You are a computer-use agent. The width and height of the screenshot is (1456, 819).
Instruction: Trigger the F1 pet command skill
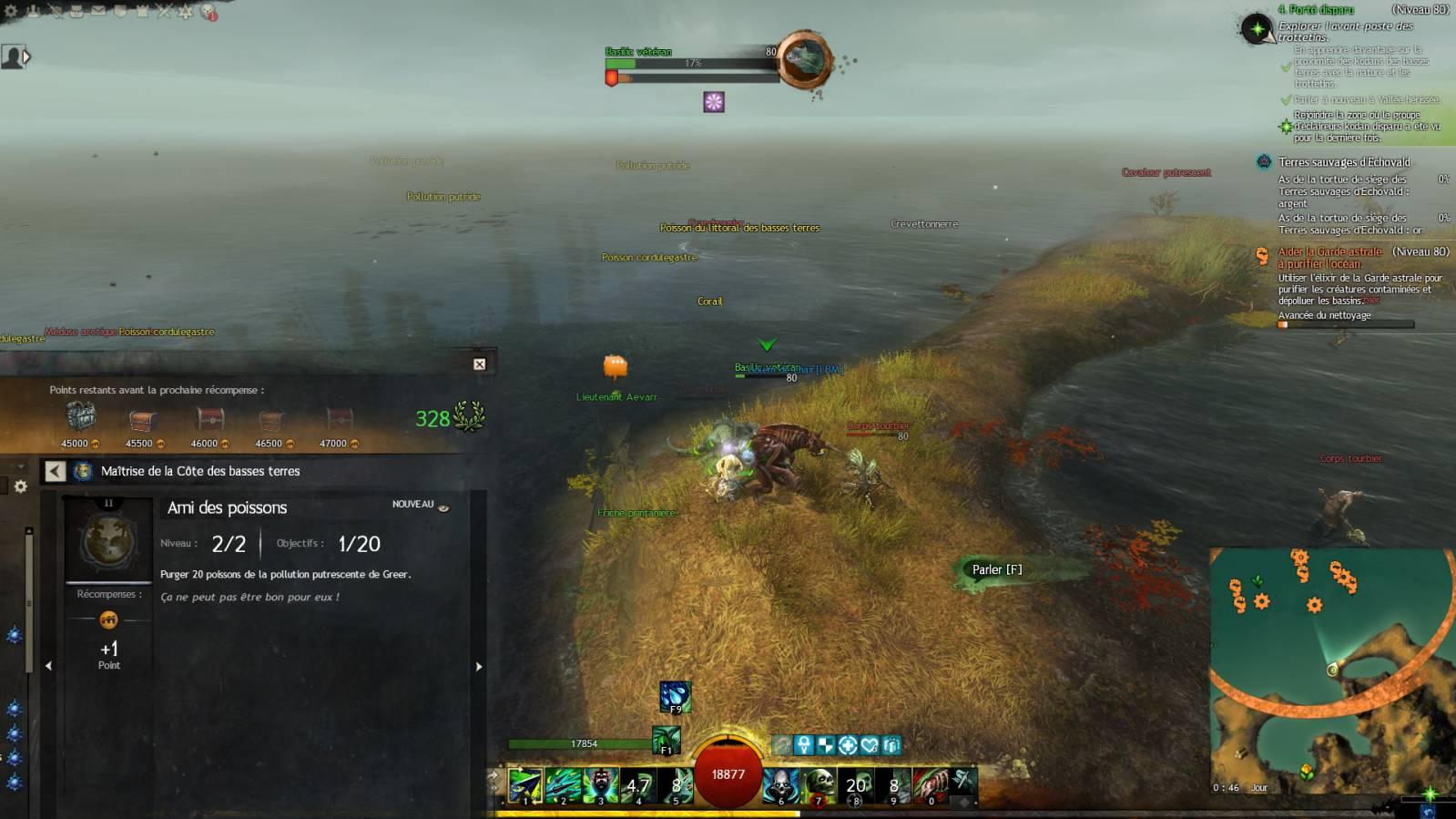point(666,739)
